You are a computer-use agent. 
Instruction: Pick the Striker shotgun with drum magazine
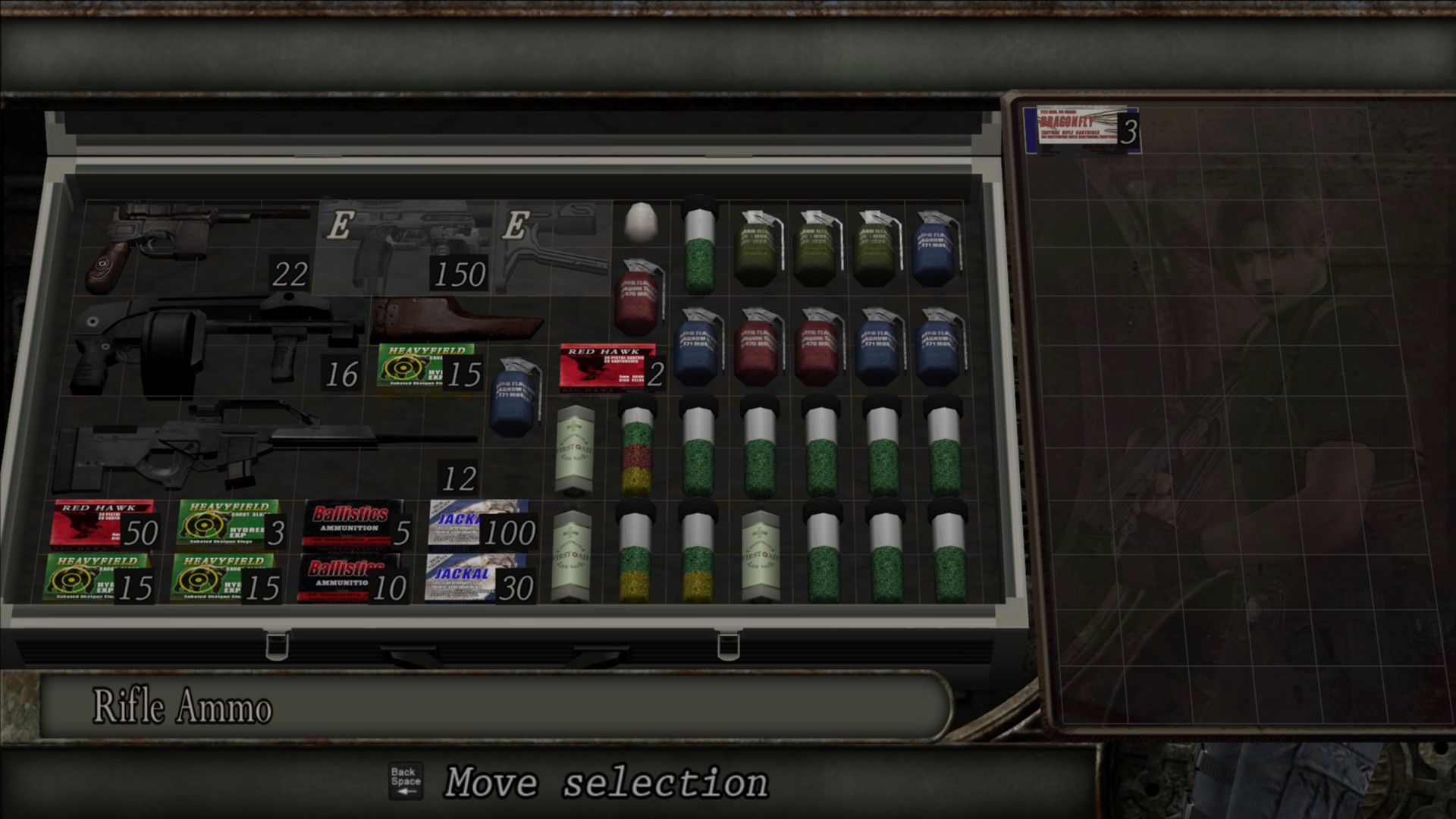click(x=212, y=345)
